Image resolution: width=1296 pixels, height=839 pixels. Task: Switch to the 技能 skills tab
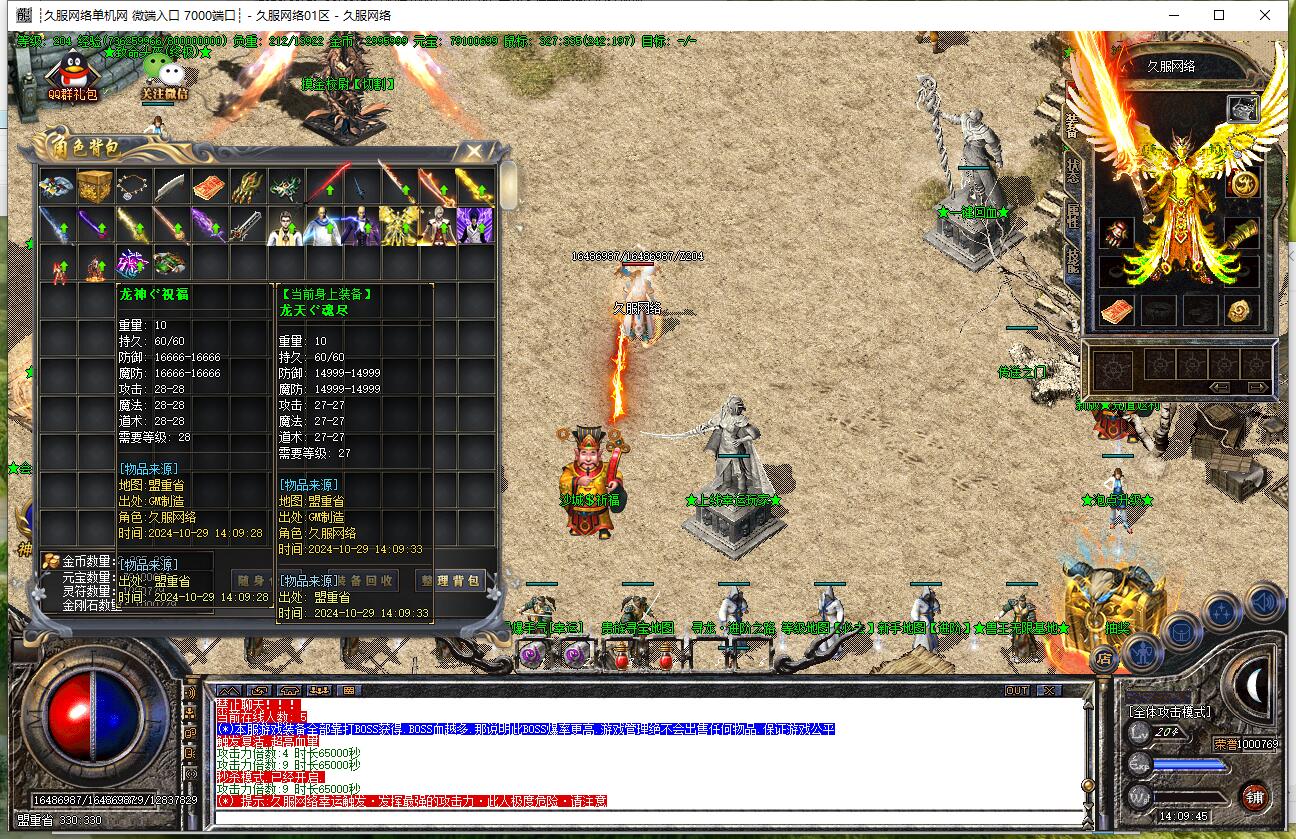point(1073,260)
